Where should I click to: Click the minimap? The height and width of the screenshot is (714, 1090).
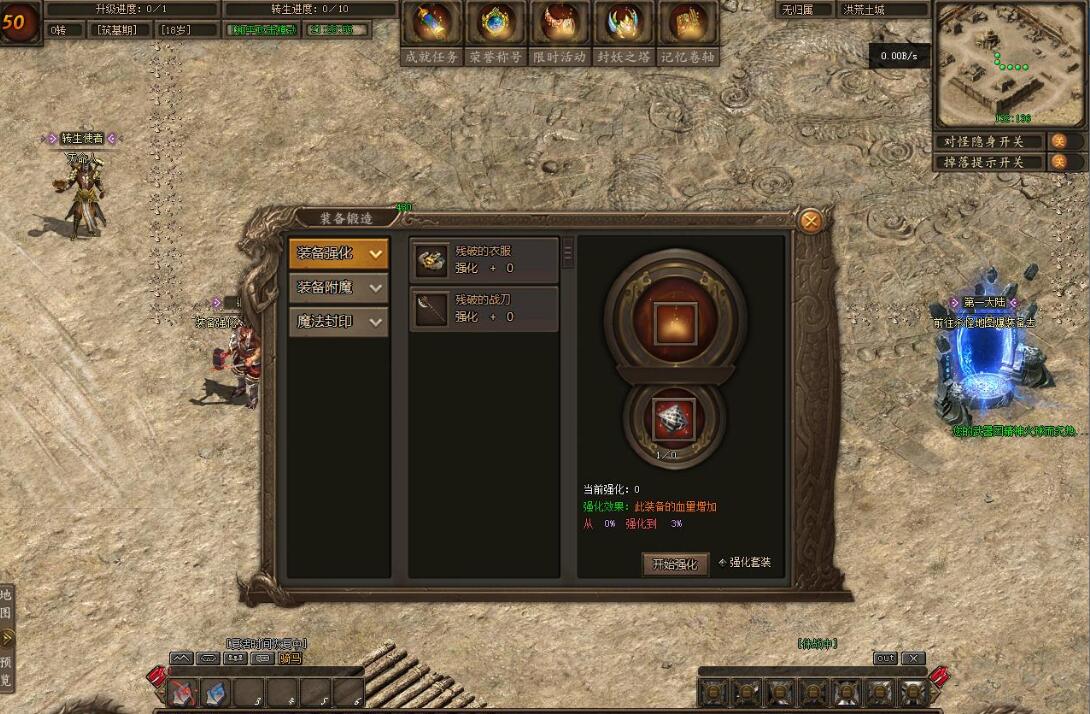pyautogui.click(x=1009, y=65)
